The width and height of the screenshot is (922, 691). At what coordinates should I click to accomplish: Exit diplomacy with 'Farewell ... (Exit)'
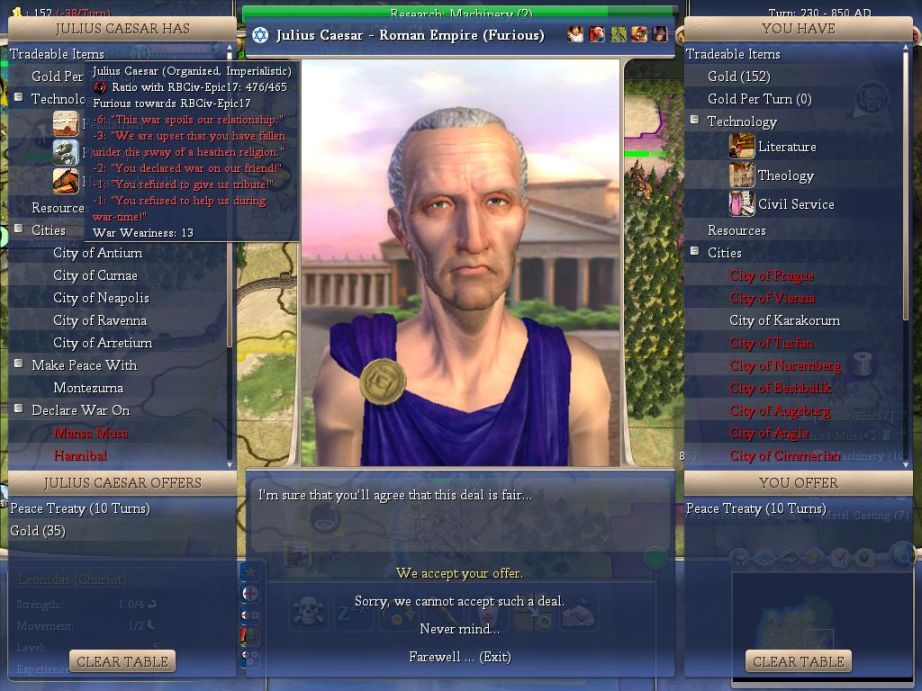coord(459,657)
